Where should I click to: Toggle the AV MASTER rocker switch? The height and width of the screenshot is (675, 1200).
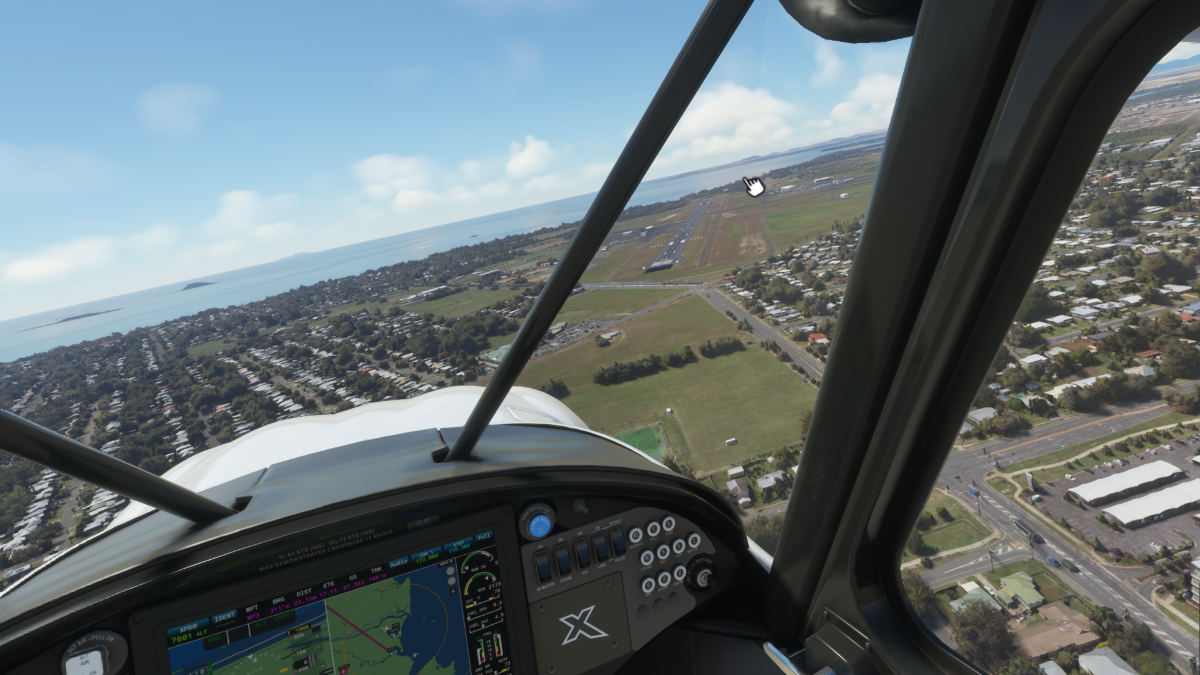pos(543,567)
